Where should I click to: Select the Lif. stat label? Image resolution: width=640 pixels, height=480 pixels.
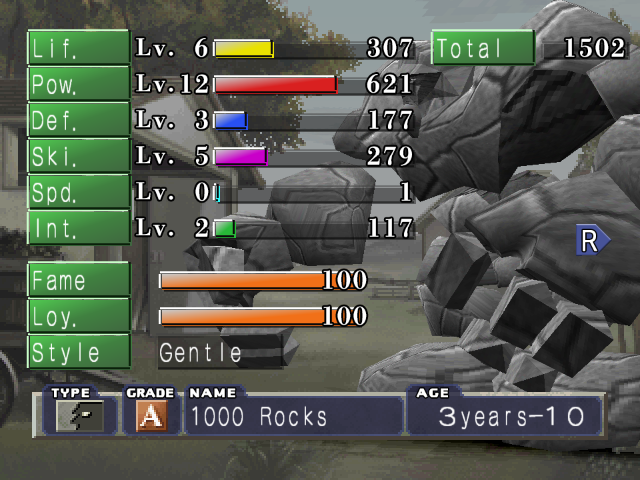[78, 47]
